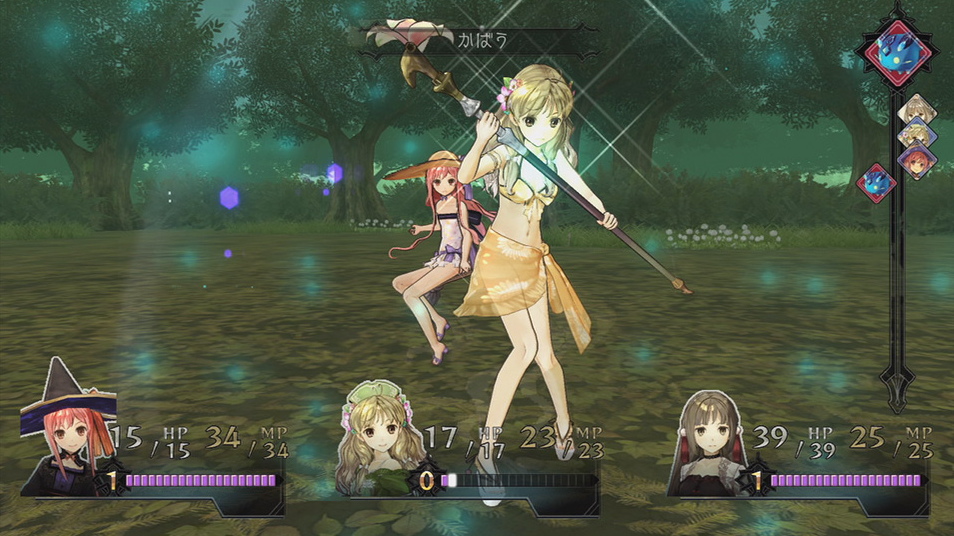Click the large blue slime turn icon
Image resolution: width=954 pixels, height=536 pixels.
tap(895, 53)
